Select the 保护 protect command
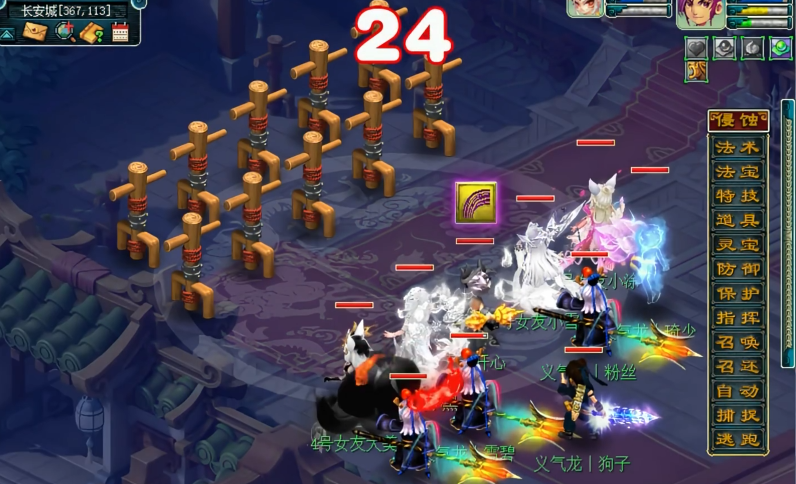Viewport: 796px width, 484px height. [738, 293]
